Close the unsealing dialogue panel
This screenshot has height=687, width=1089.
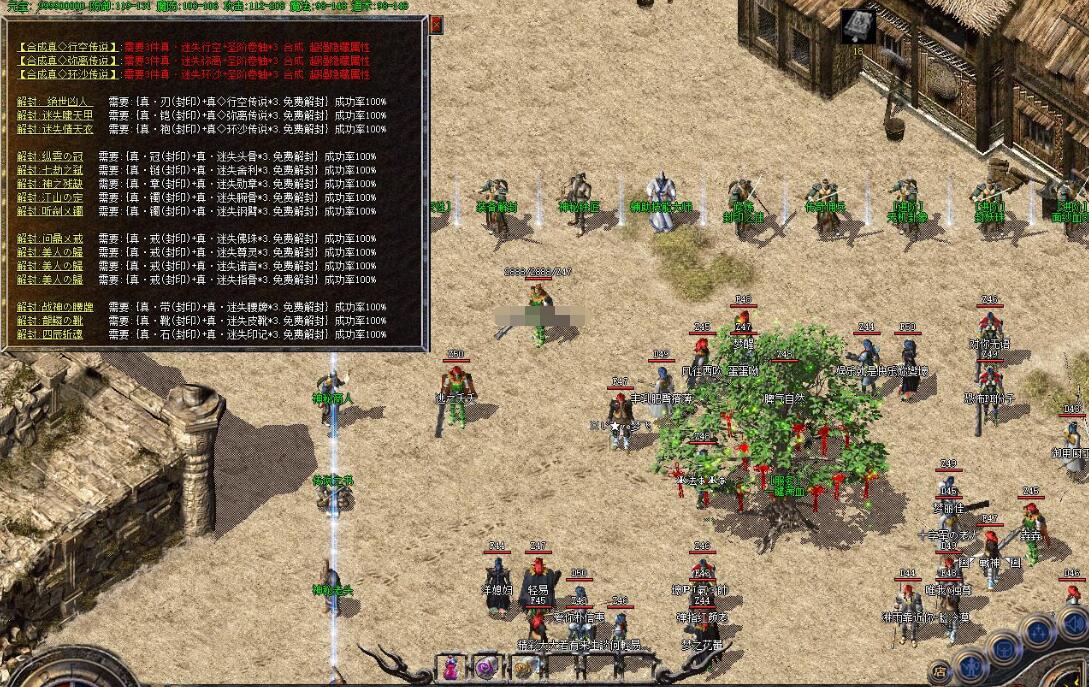pyautogui.click(x=436, y=25)
